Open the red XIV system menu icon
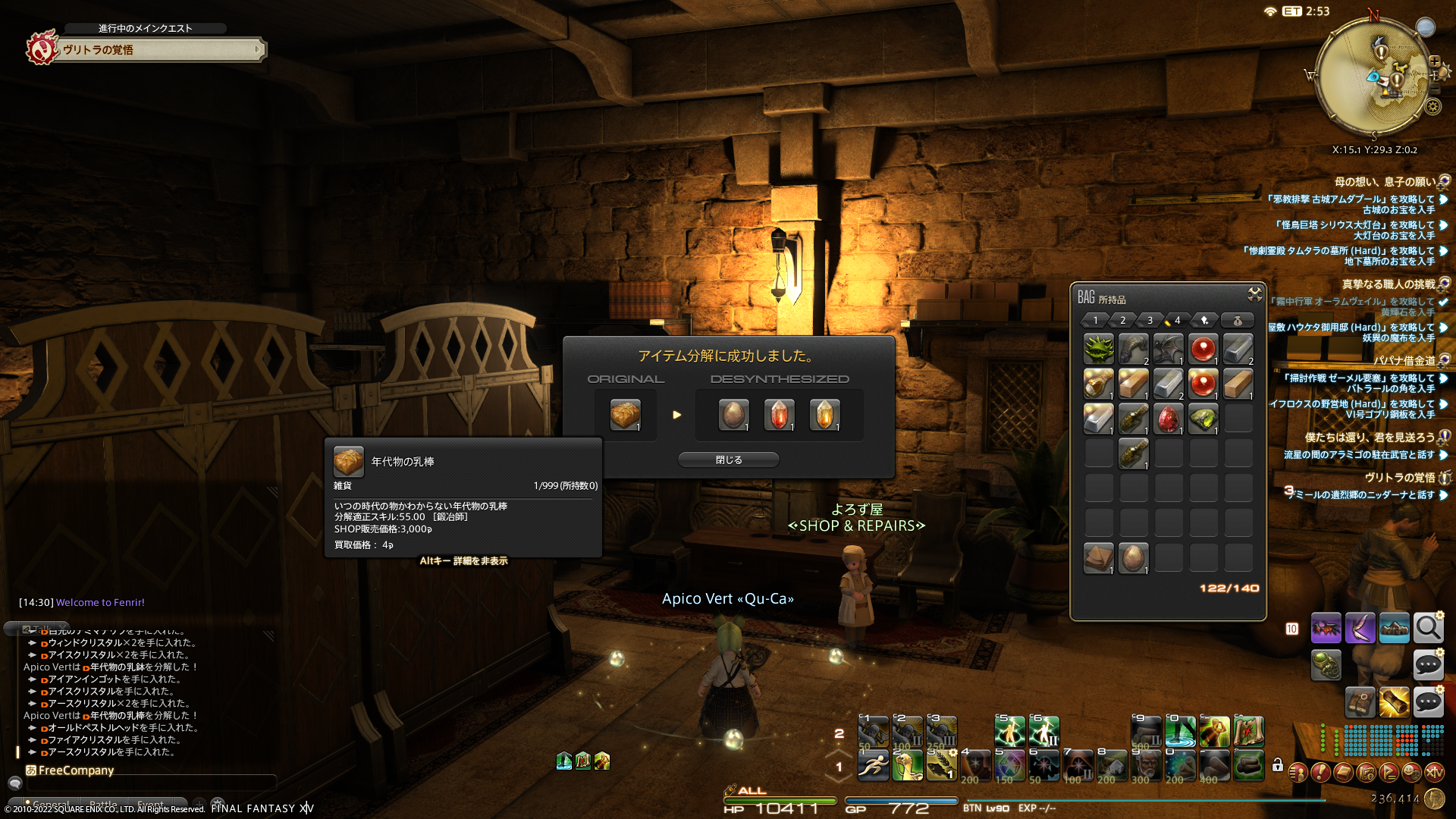The image size is (1456, 819). 1434,772
